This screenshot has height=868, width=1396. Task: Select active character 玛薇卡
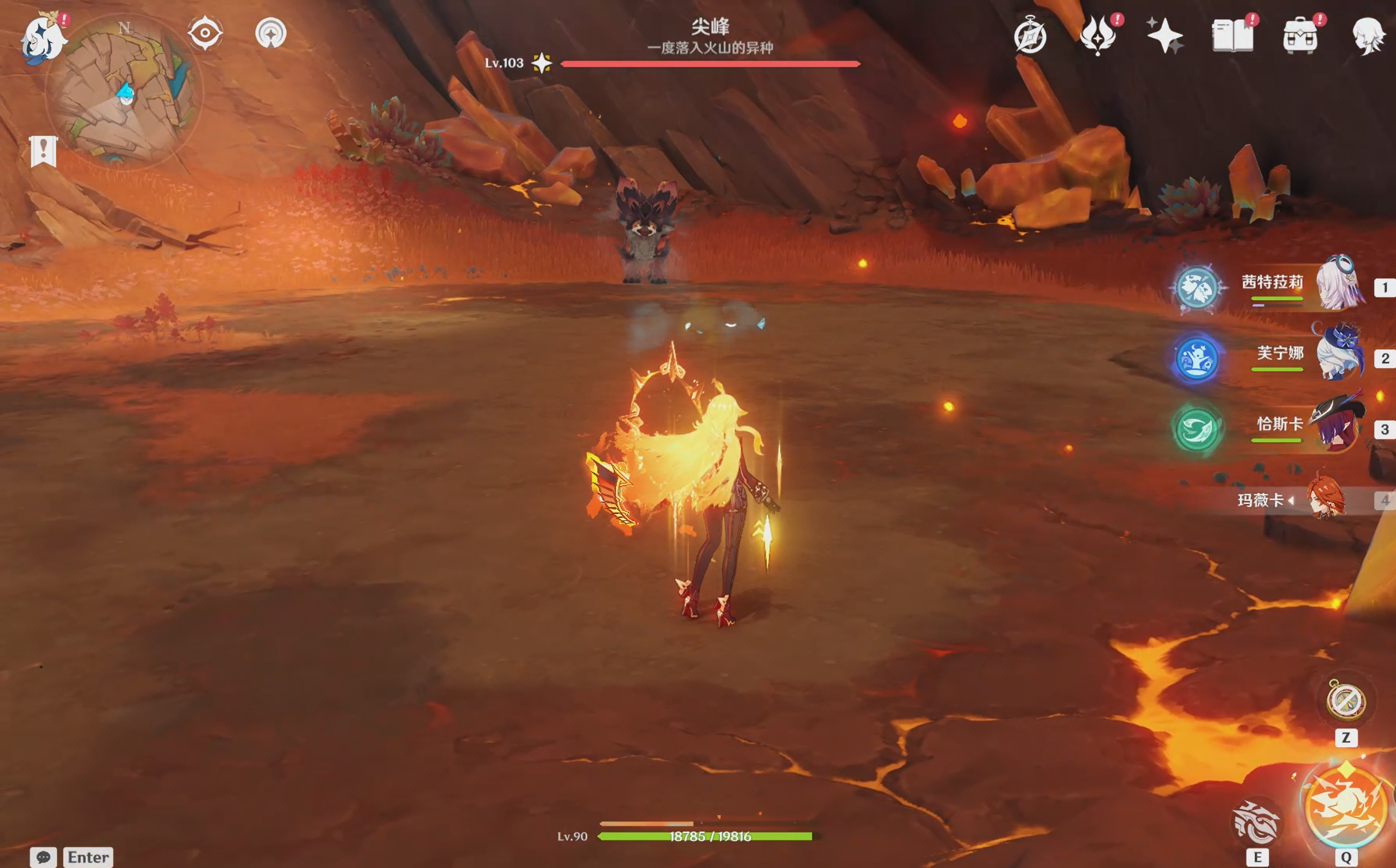[1326, 498]
